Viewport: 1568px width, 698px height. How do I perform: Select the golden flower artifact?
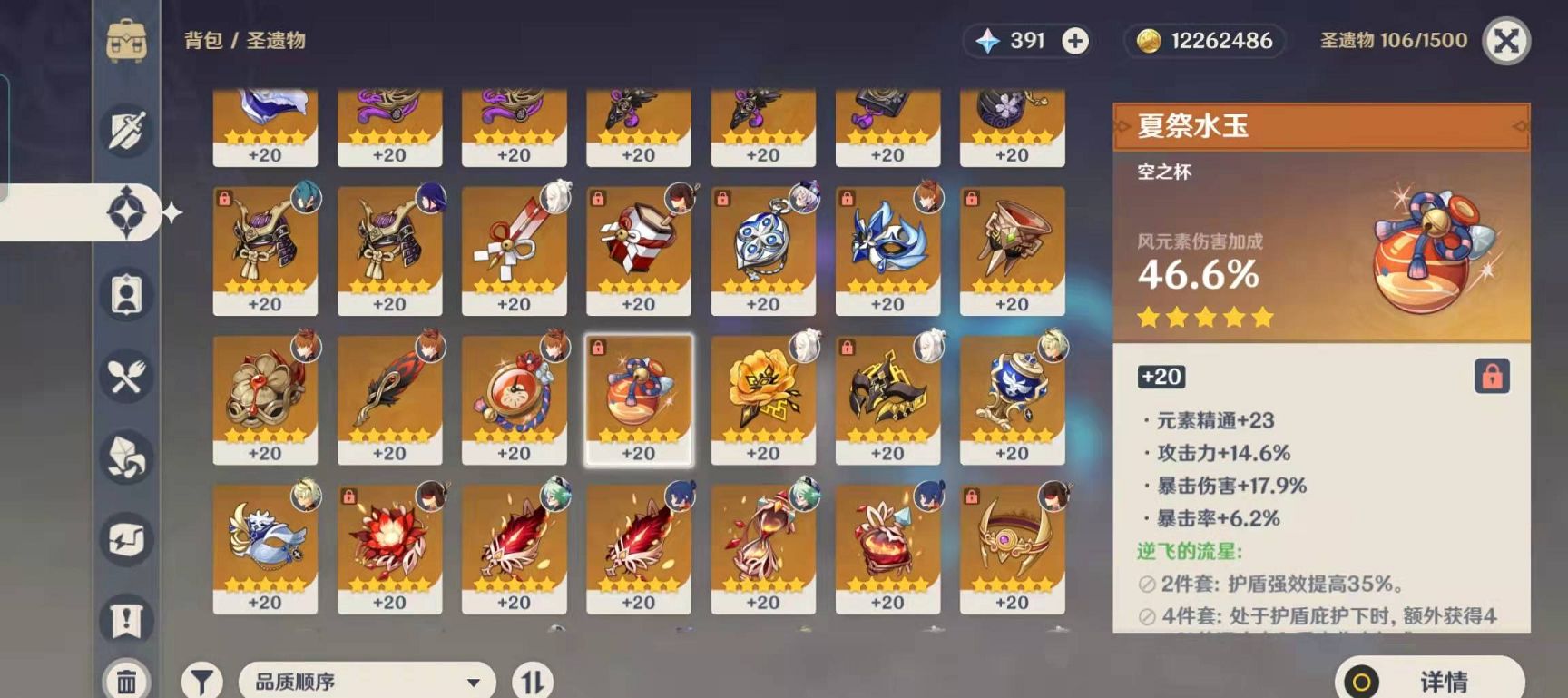coord(763,398)
